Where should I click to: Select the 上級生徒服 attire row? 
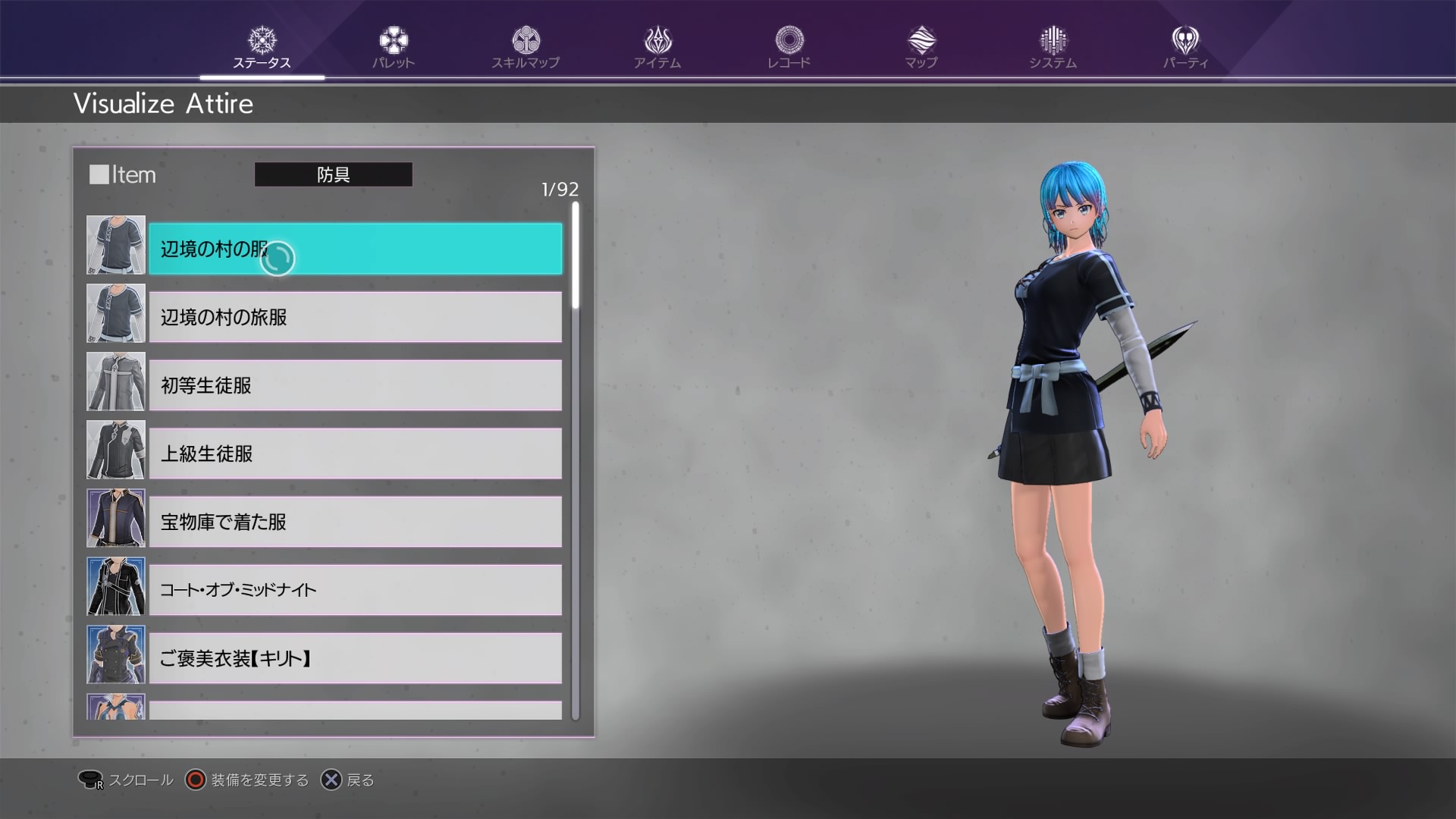(355, 453)
